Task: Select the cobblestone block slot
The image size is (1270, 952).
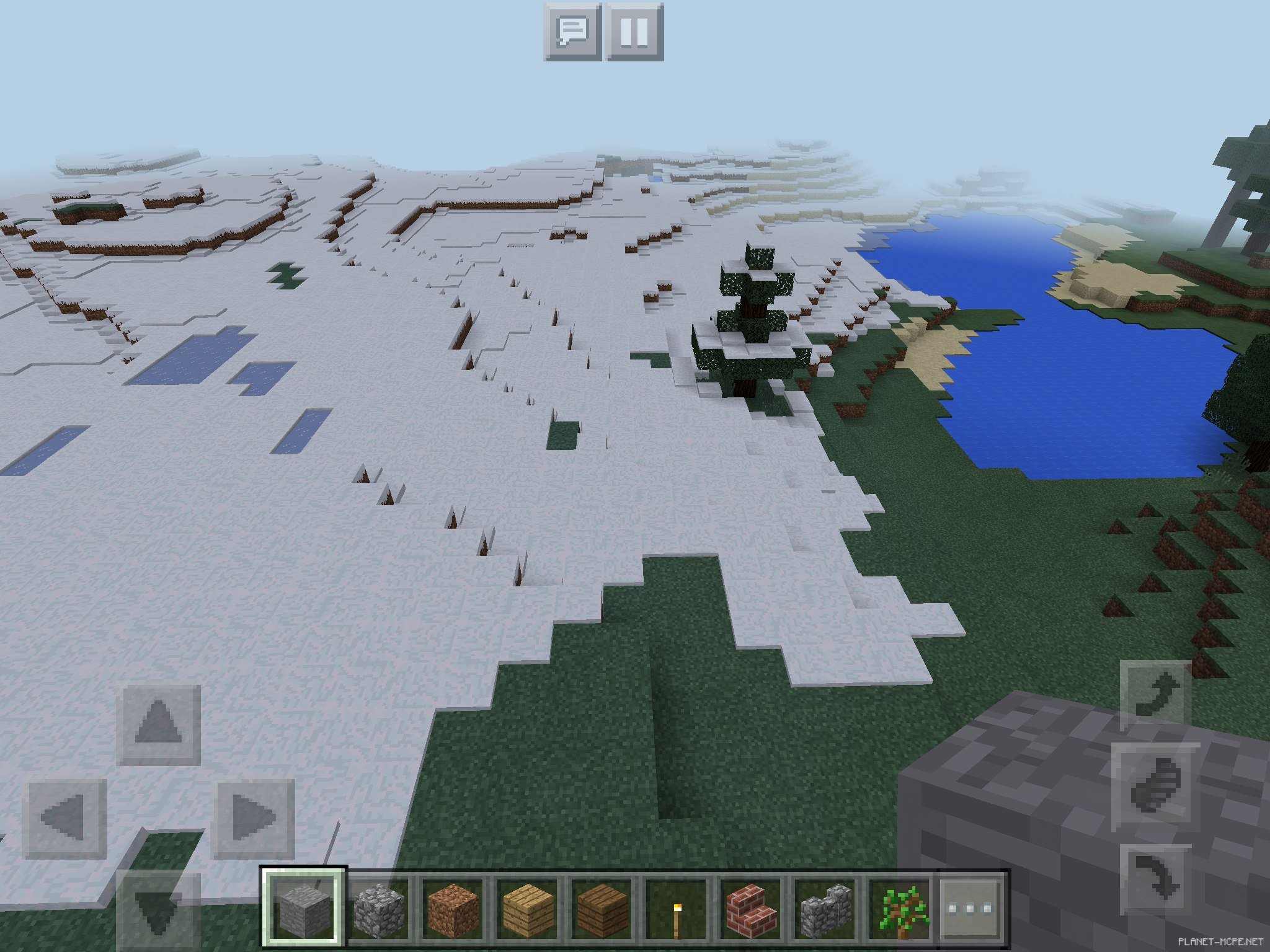Action: (x=379, y=907)
